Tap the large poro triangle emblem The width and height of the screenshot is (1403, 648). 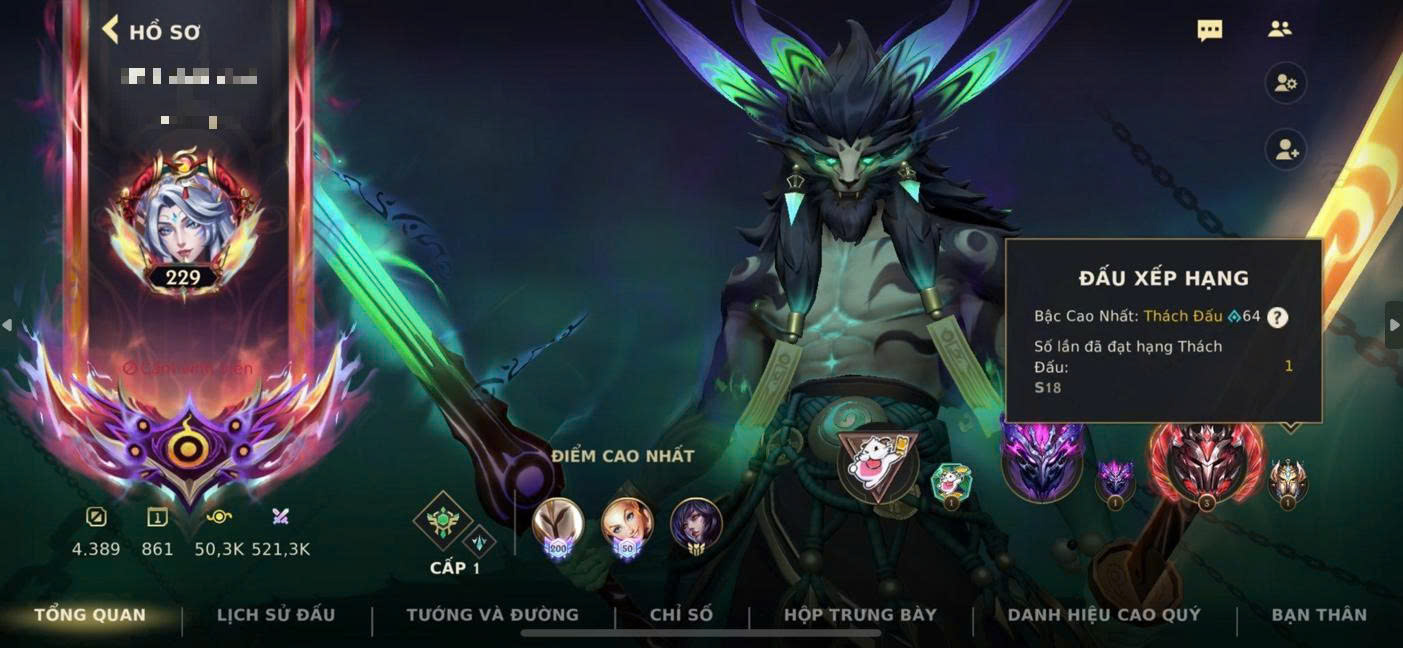coord(877,465)
